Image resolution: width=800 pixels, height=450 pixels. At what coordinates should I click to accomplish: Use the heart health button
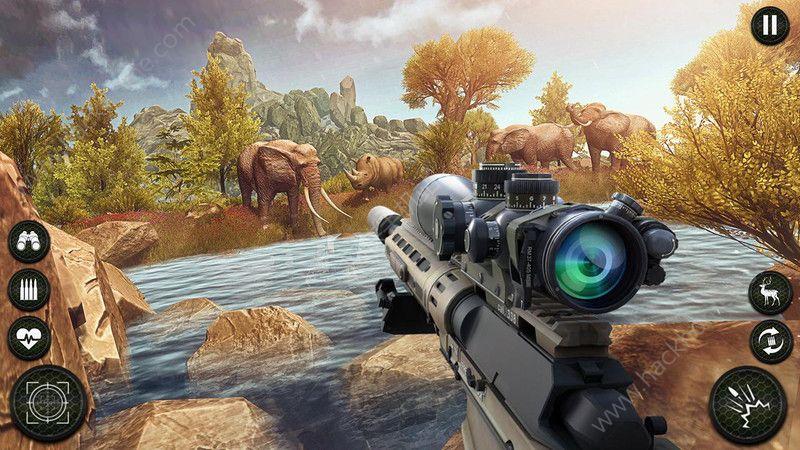point(28,337)
